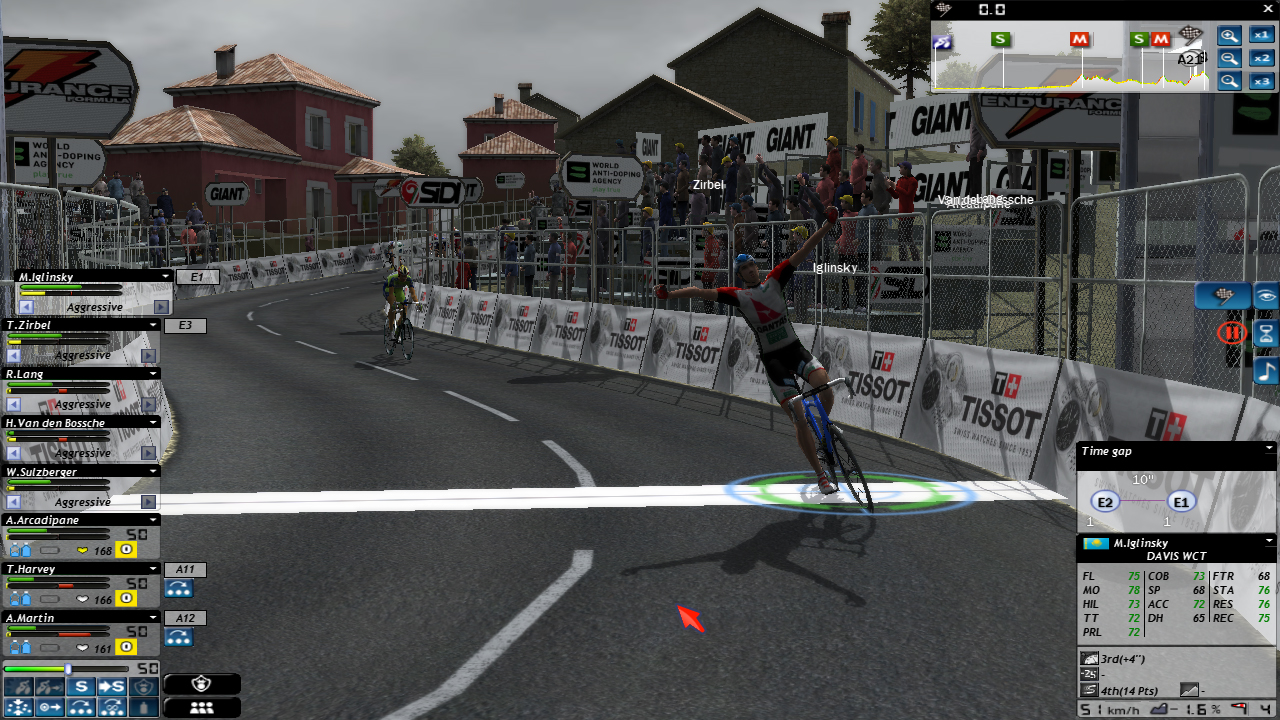Screen dimensions: 1280x720
Task: Pause the race with the red button
Action: click(x=1232, y=332)
